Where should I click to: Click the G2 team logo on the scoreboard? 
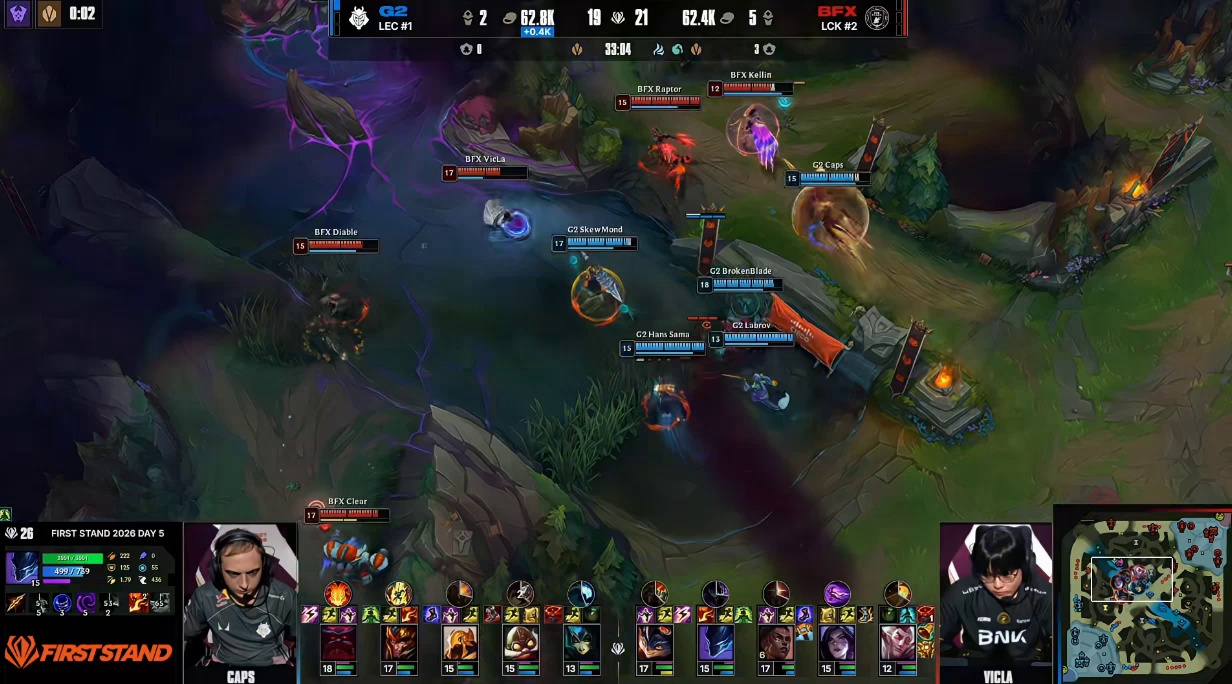click(x=358, y=17)
